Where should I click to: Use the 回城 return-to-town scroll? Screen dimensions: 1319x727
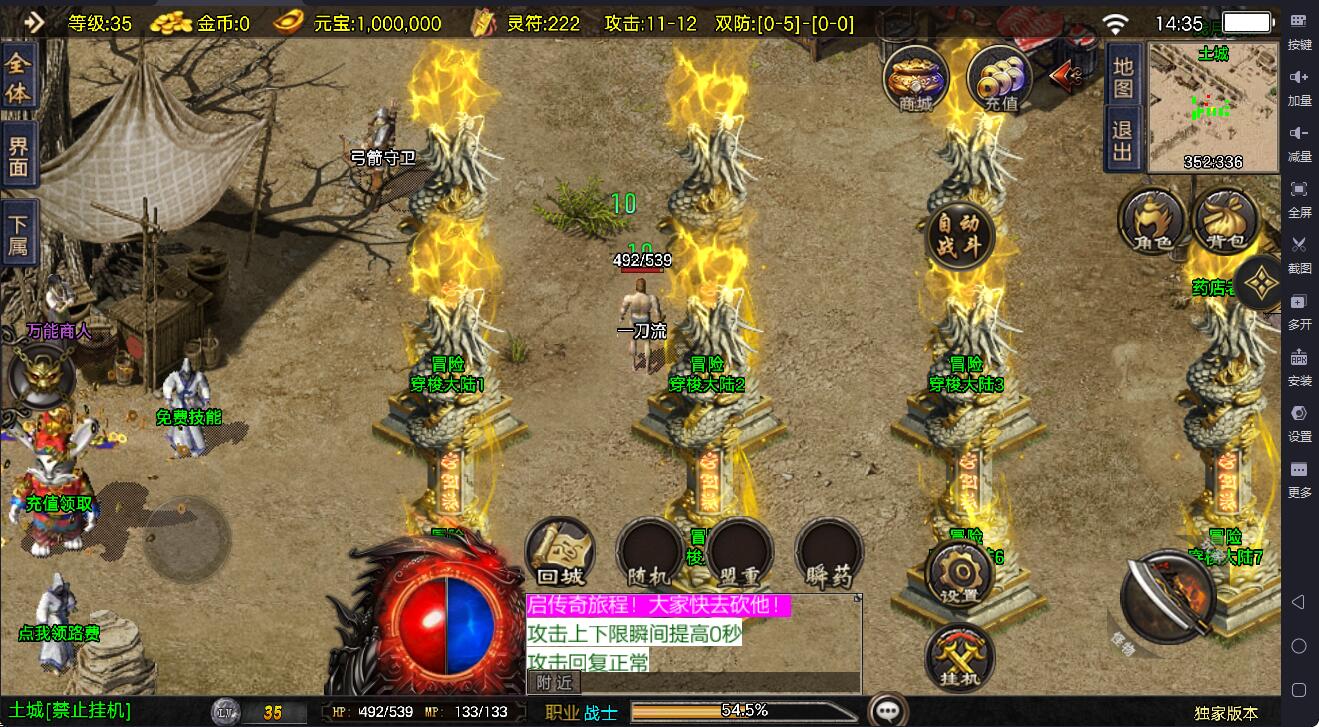(x=560, y=553)
